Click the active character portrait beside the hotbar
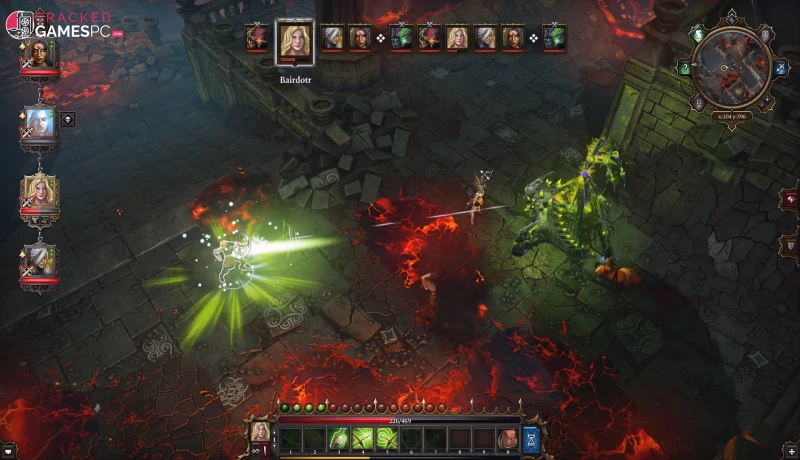800x460 pixels. (260, 432)
